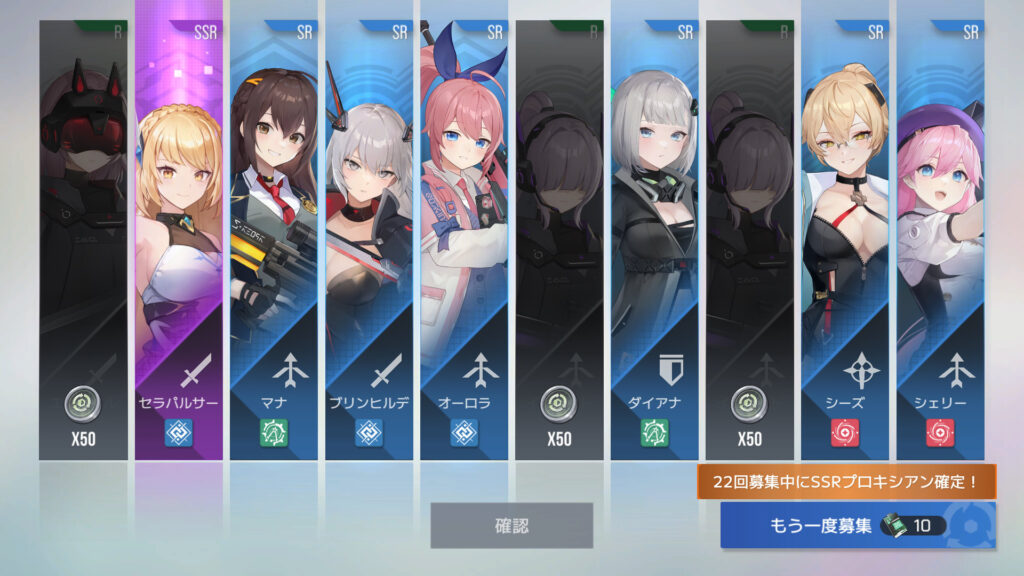Select the red-visored helmet R card
Image resolution: width=1024 pixels, height=576 pixels.
click(83, 240)
